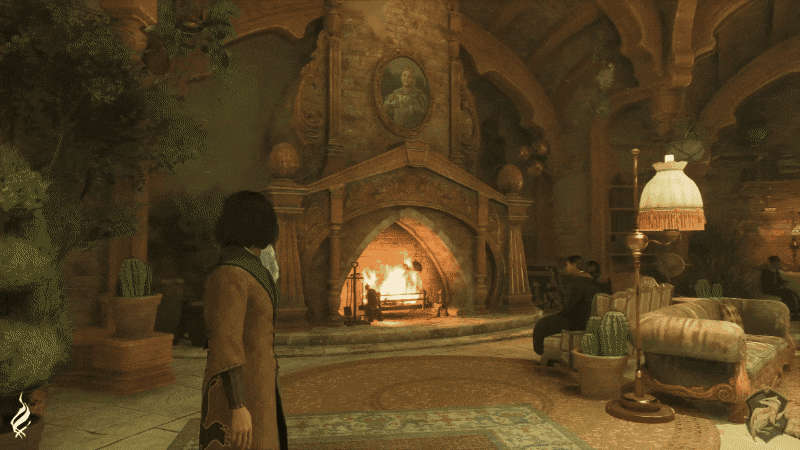Select the Hufflepuff badger crest icon
The height and width of the screenshot is (450, 800).
click(x=766, y=413)
